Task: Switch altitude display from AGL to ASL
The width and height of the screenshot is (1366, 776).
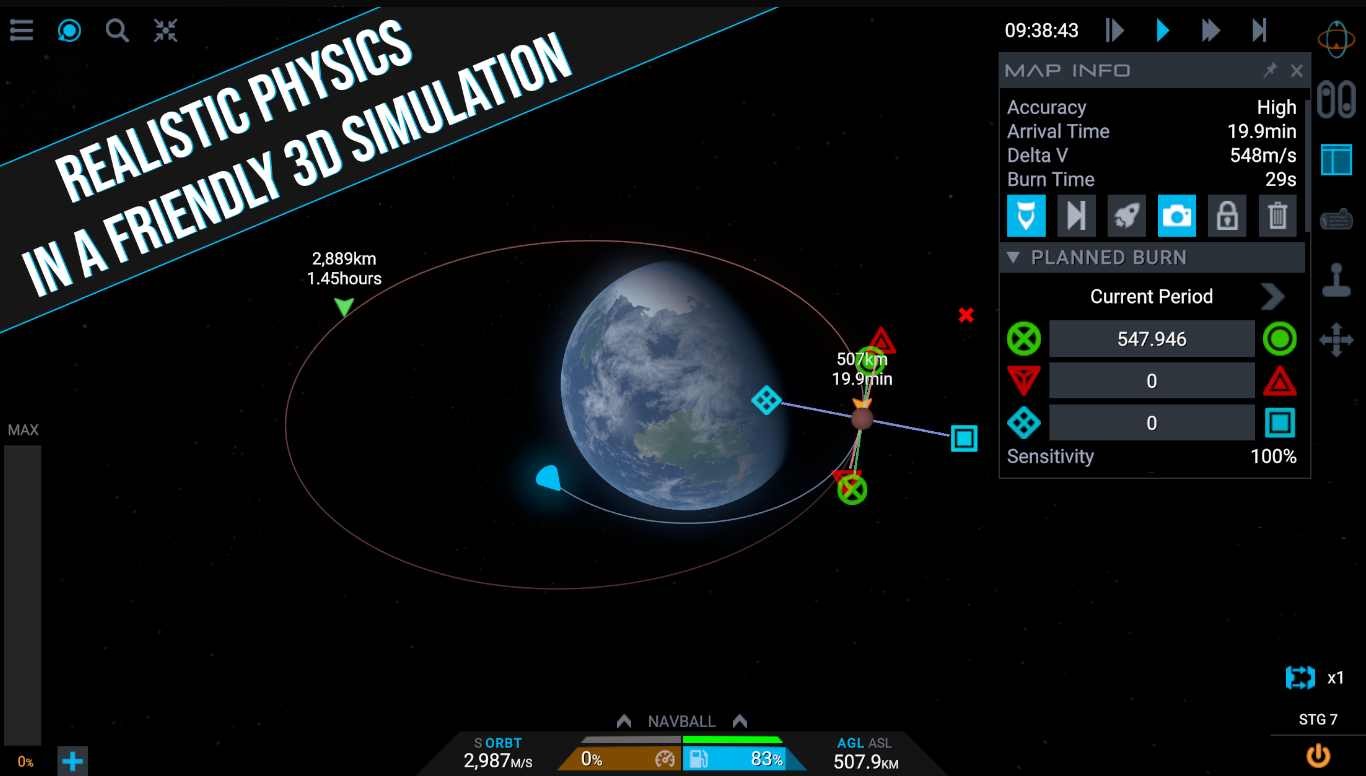Action: coord(881,743)
